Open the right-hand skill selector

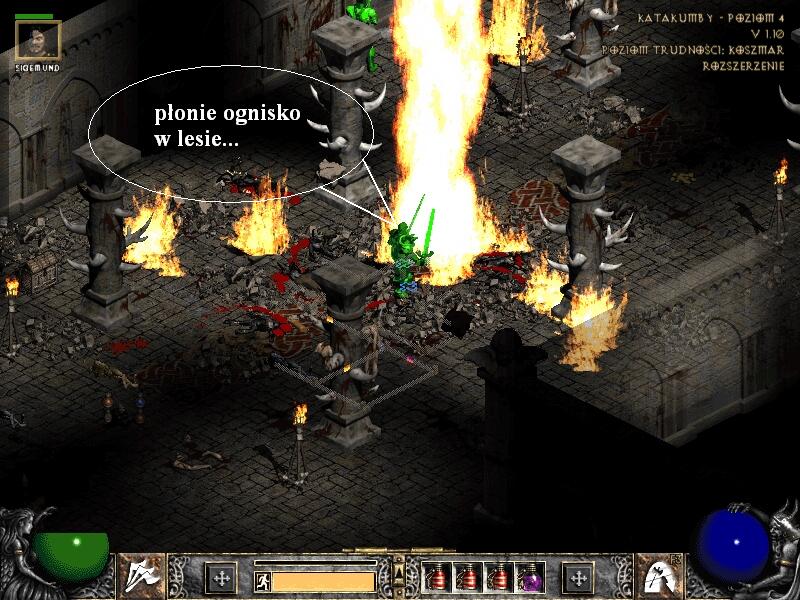tap(658, 575)
